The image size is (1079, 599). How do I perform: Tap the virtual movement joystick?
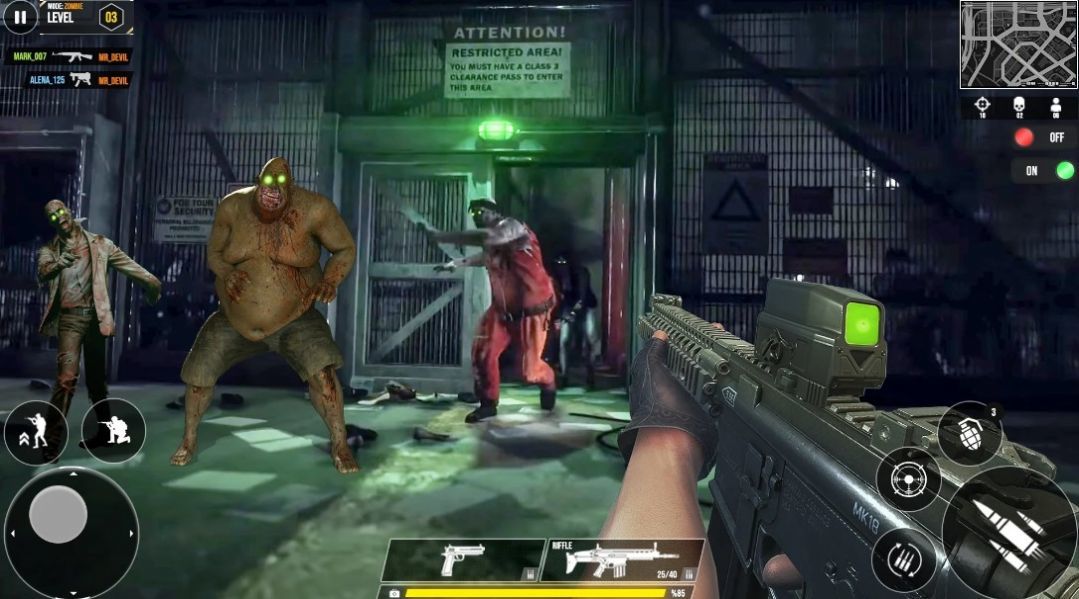tap(60, 515)
